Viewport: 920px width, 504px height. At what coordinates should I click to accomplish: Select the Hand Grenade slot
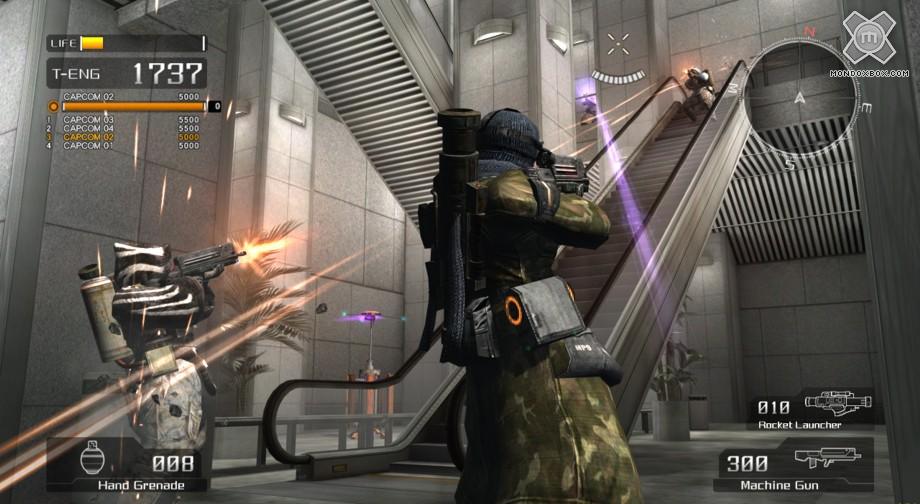tap(127, 469)
